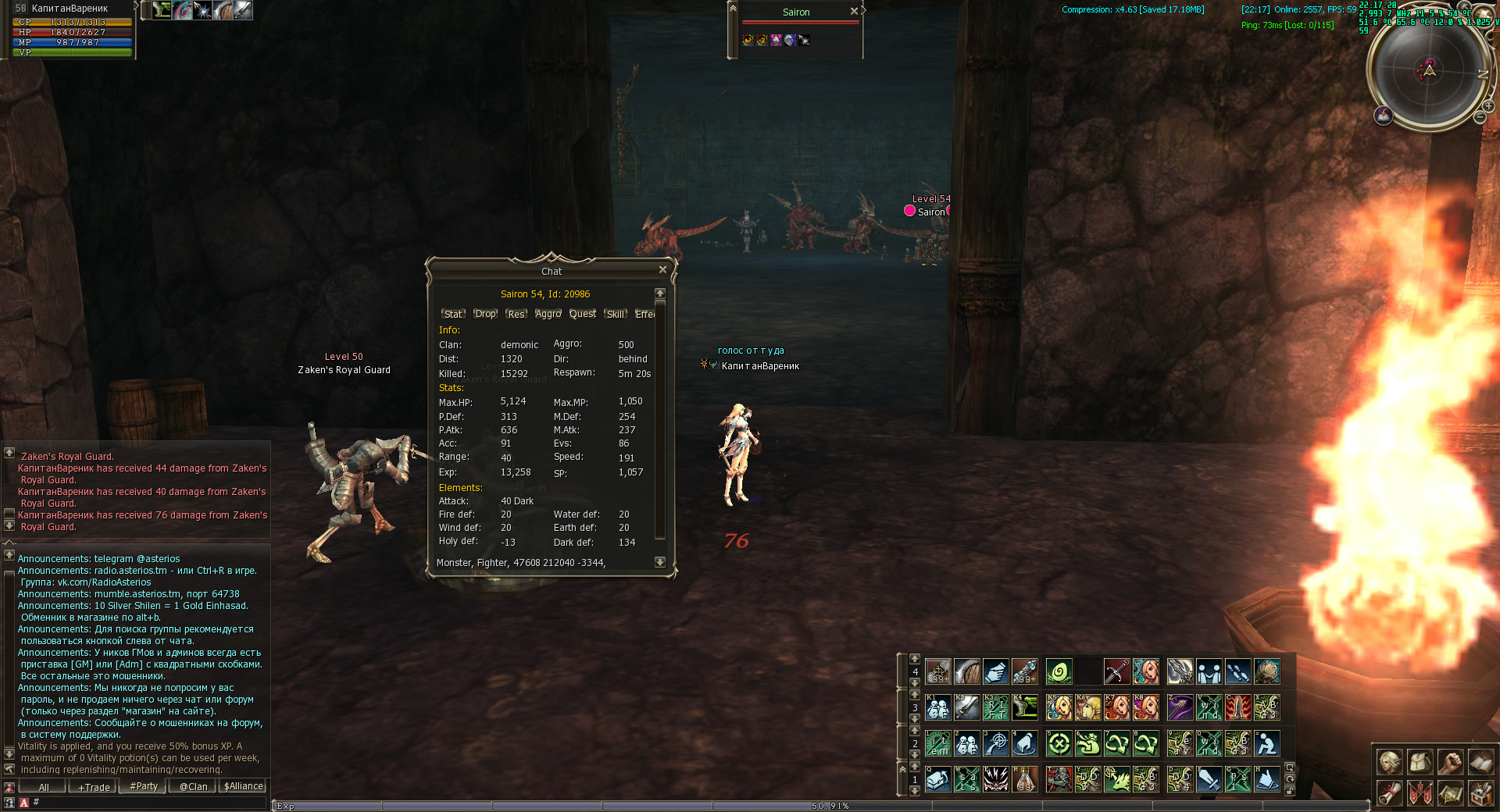This screenshot has width=1500, height=812.
Task: Activate the green spiral skill on hotbar 4
Action: coord(1059,671)
